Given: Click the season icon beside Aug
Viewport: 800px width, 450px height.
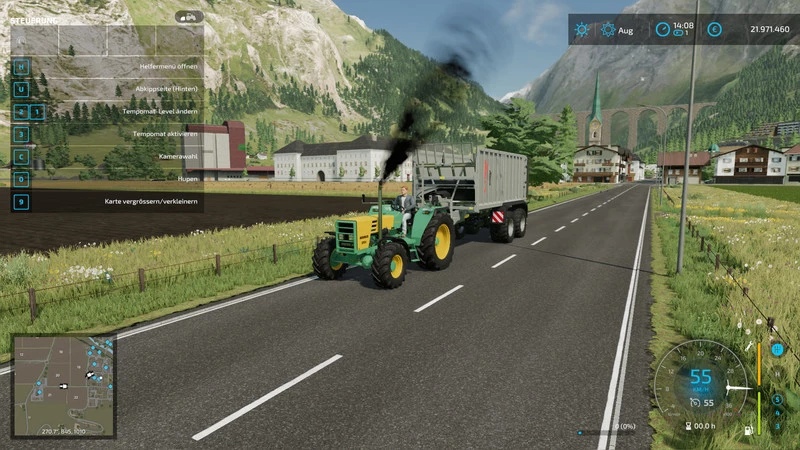Looking at the screenshot, I should [606, 30].
